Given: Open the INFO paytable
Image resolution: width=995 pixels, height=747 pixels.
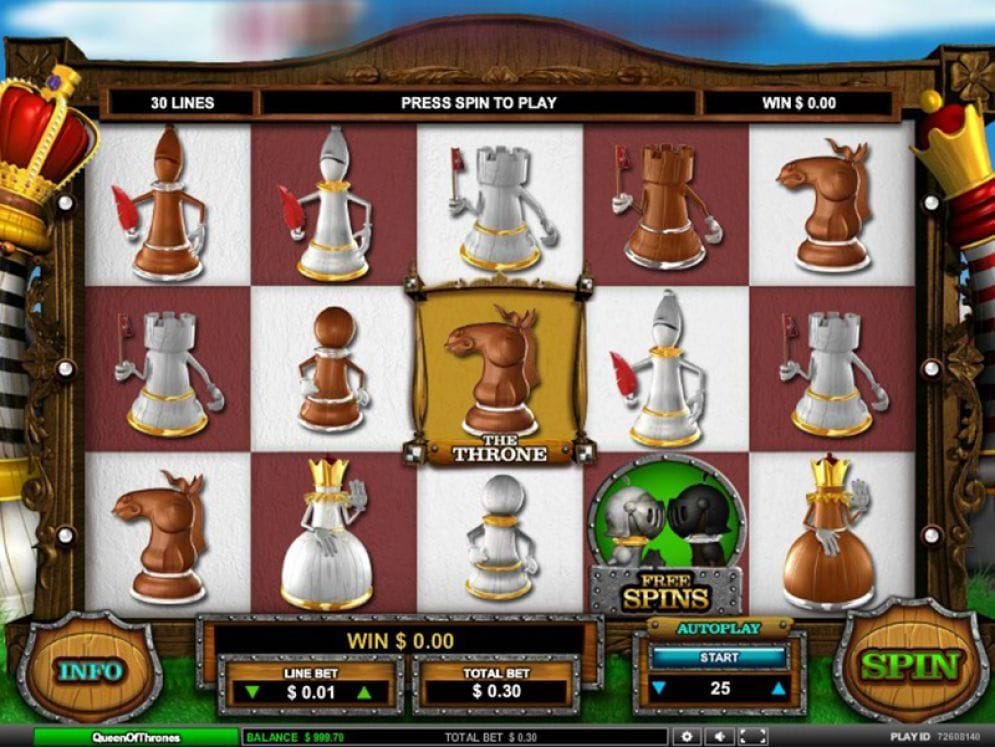Looking at the screenshot, I should coord(89,670).
